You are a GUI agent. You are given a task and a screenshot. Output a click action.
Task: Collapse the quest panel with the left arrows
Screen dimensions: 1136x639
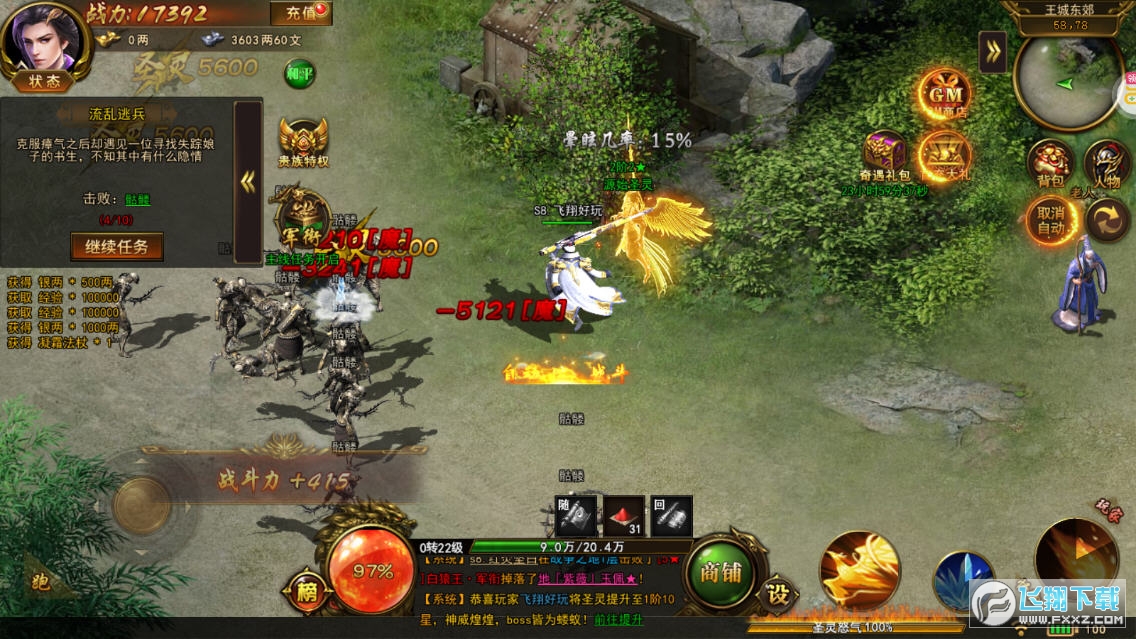248,181
